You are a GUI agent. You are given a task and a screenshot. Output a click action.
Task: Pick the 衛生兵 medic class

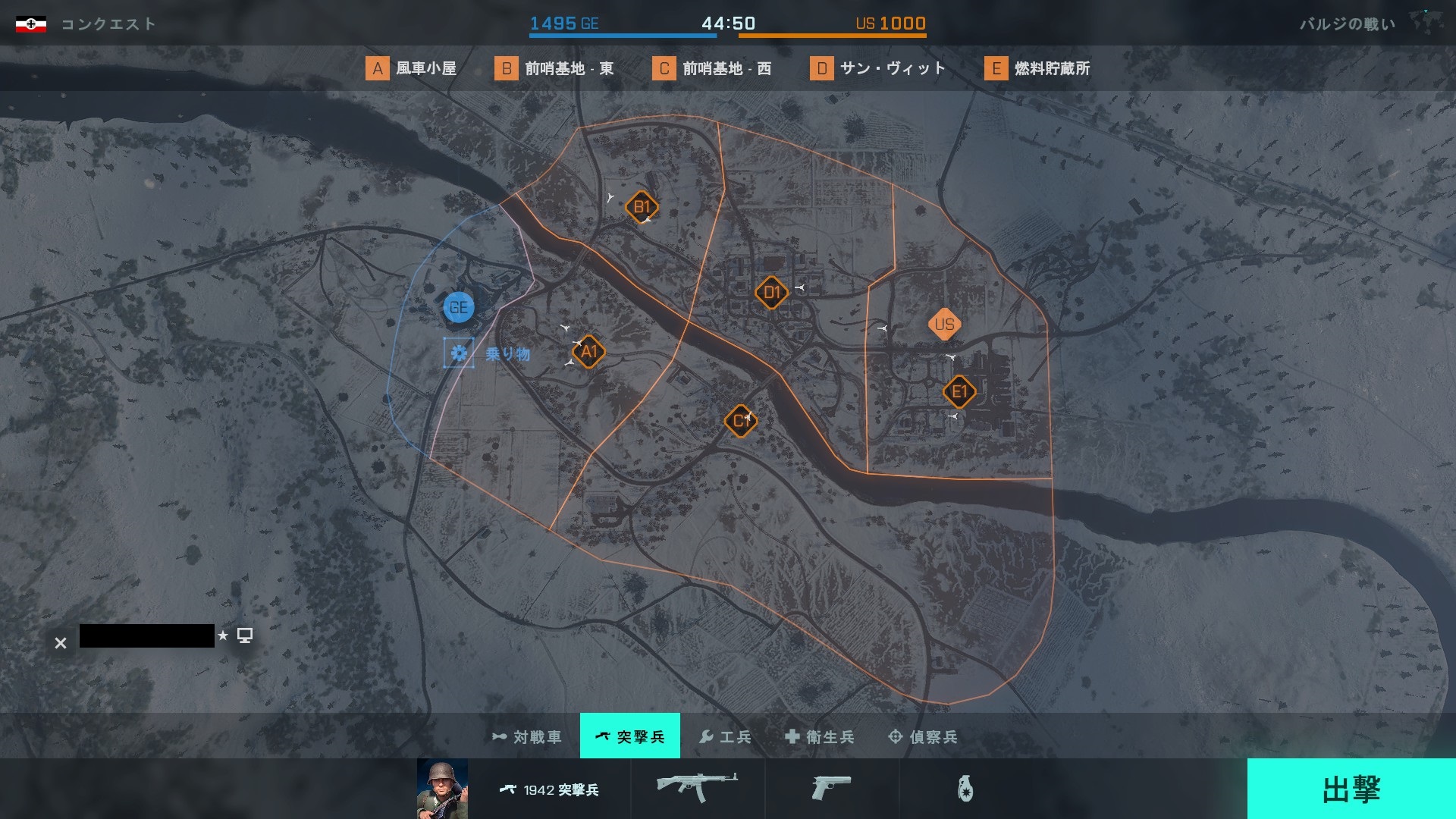(x=820, y=736)
